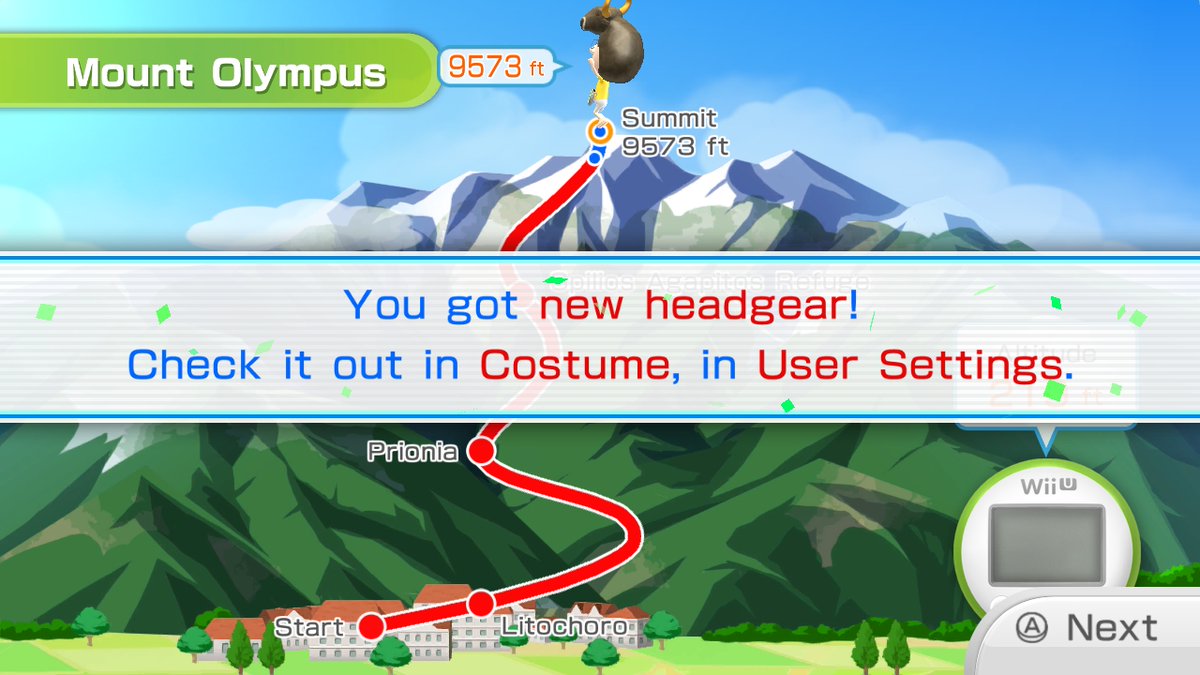The width and height of the screenshot is (1200, 675).
Task: Tap the Wii U GamePad screen icon
Action: 1046,544
